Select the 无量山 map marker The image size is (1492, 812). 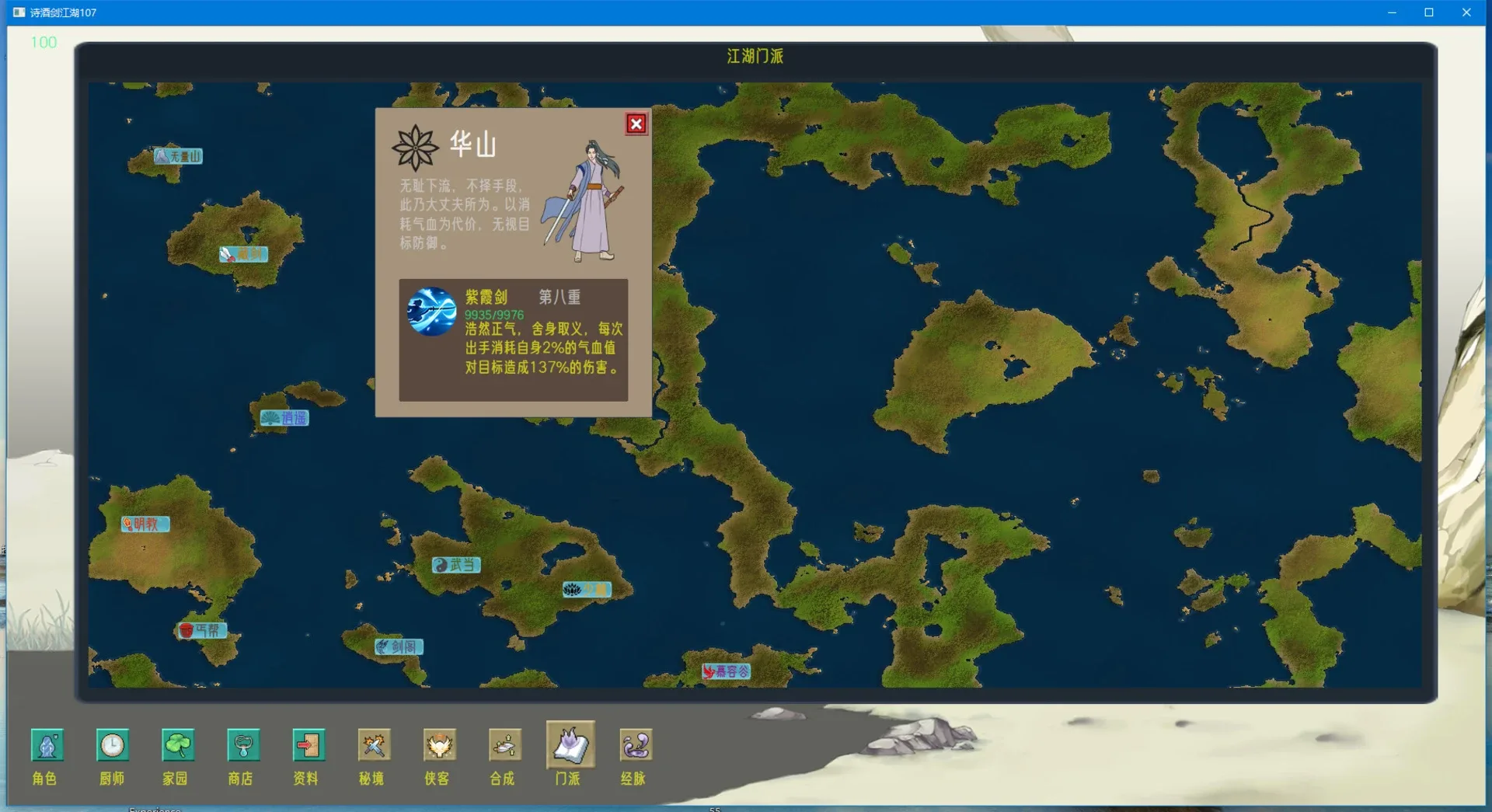pyautogui.click(x=177, y=156)
